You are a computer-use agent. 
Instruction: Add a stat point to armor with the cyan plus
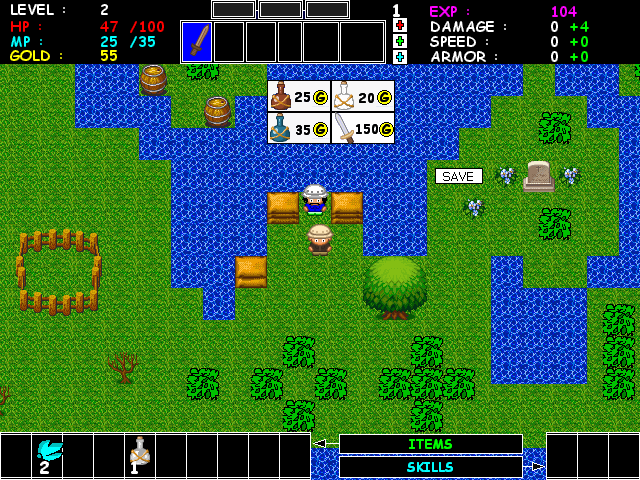click(x=400, y=57)
